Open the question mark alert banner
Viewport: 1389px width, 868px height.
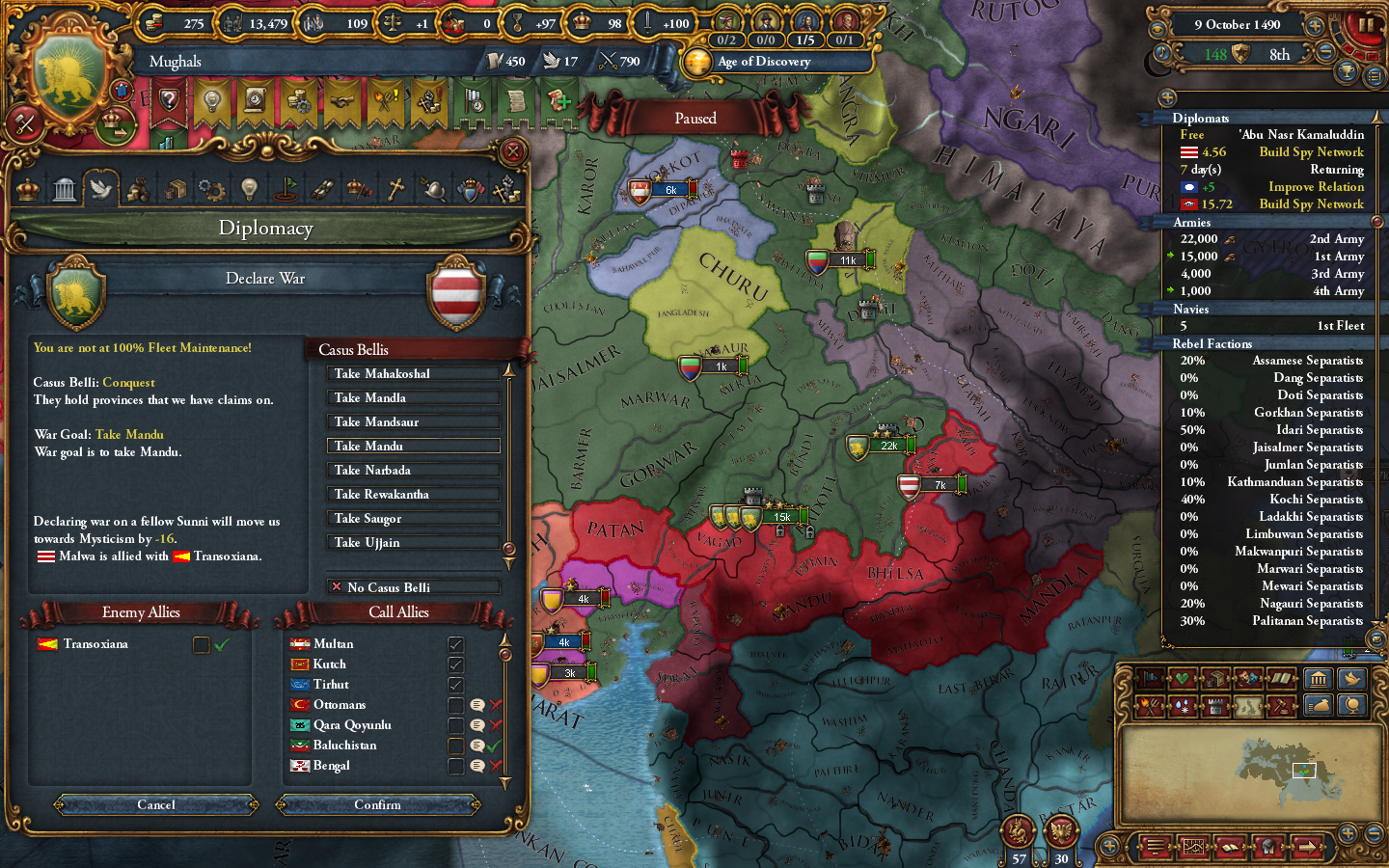pos(169,99)
